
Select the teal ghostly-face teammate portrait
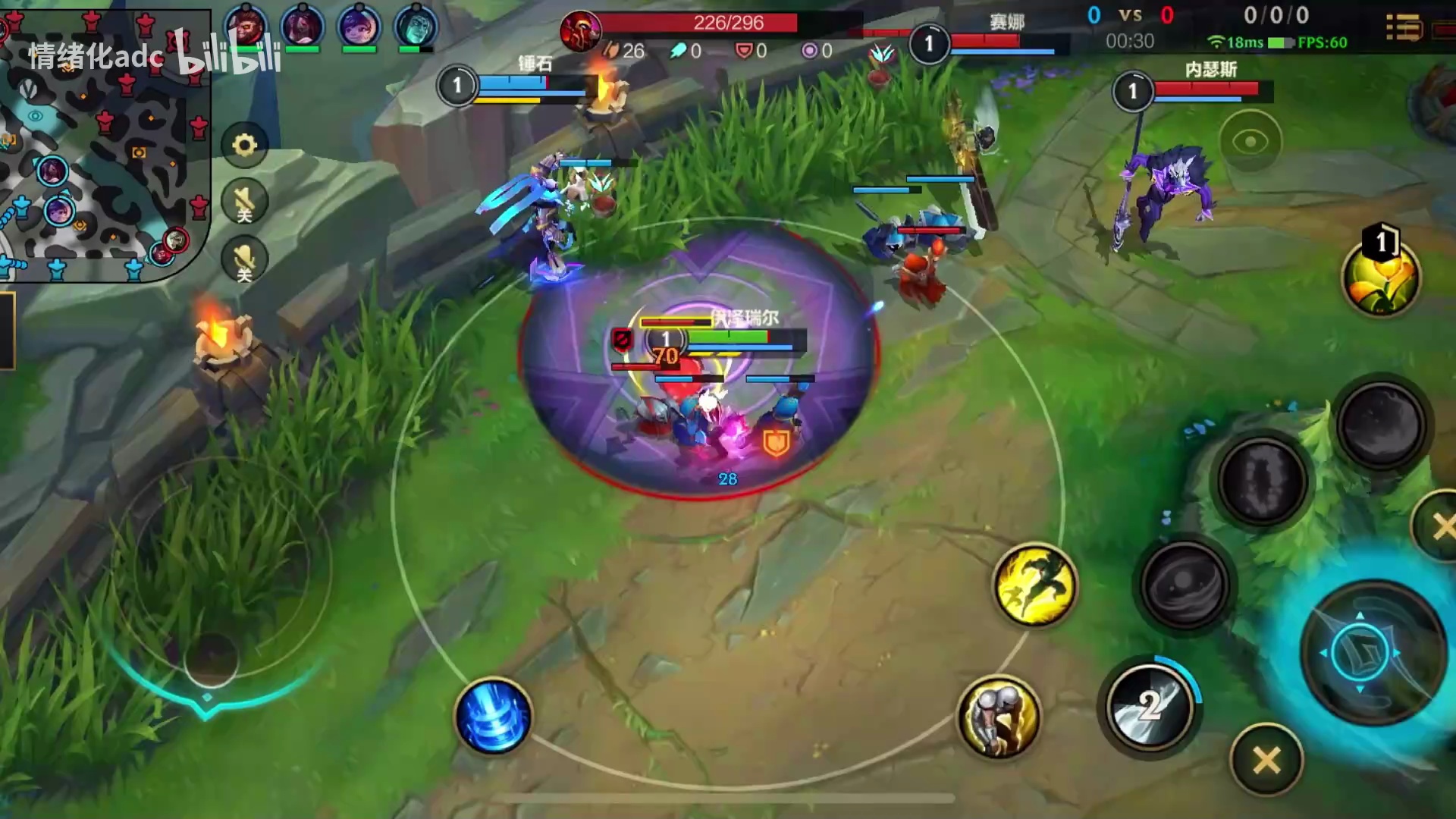coord(416,26)
